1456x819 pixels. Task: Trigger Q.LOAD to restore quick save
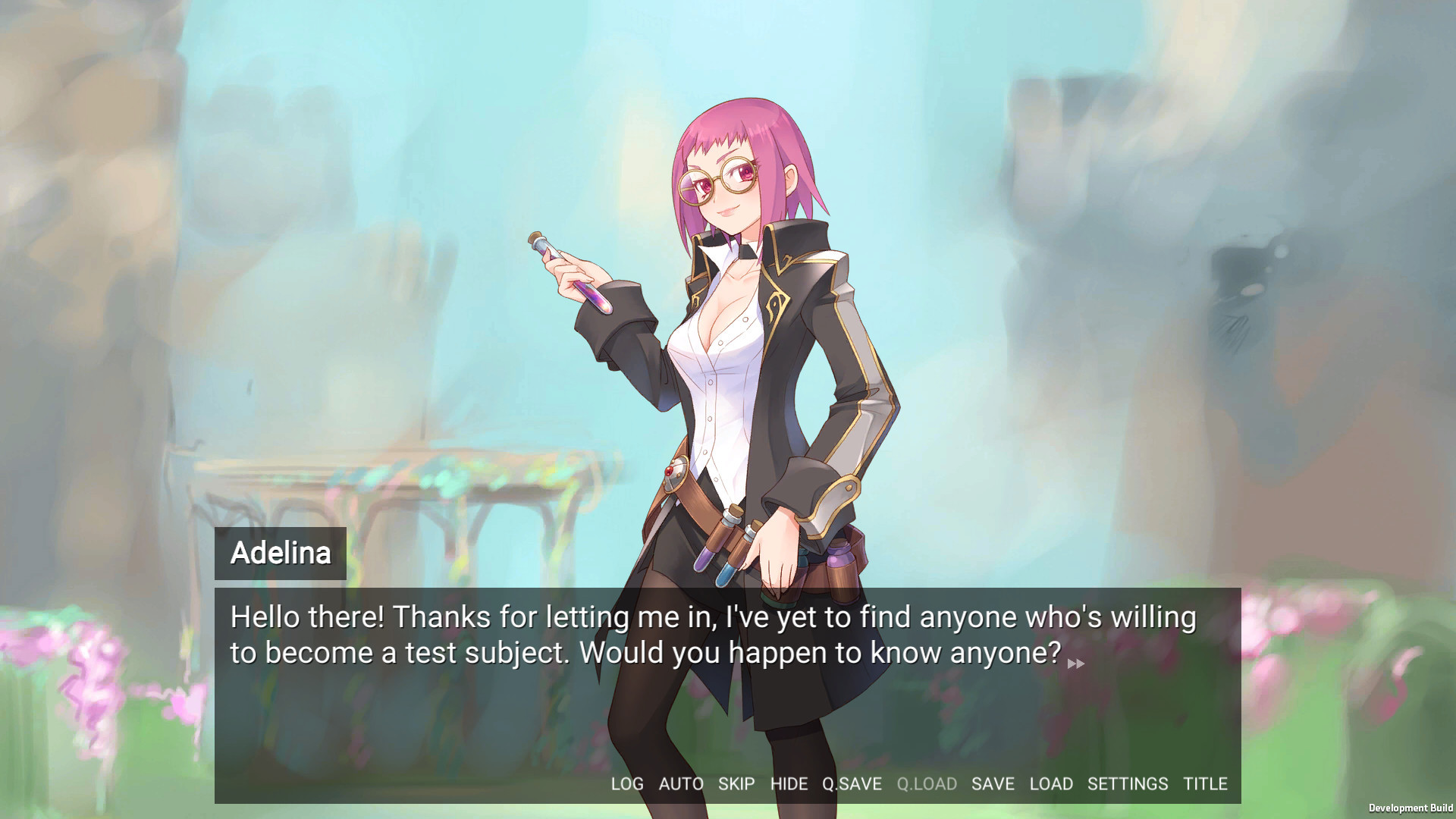tap(928, 784)
